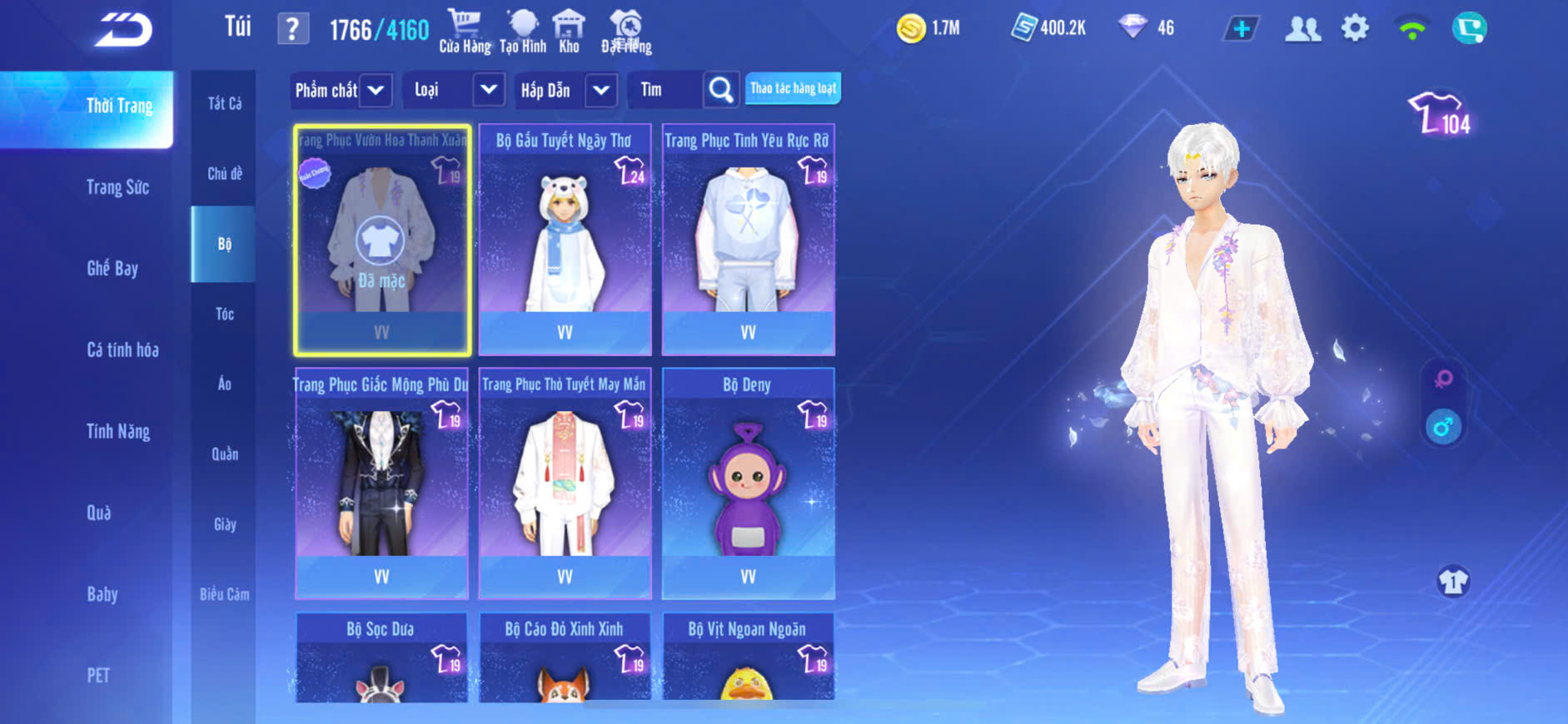1568x724 pixels.
Task: Switch to the Trang Sức tab
Action: click(117, 187)
